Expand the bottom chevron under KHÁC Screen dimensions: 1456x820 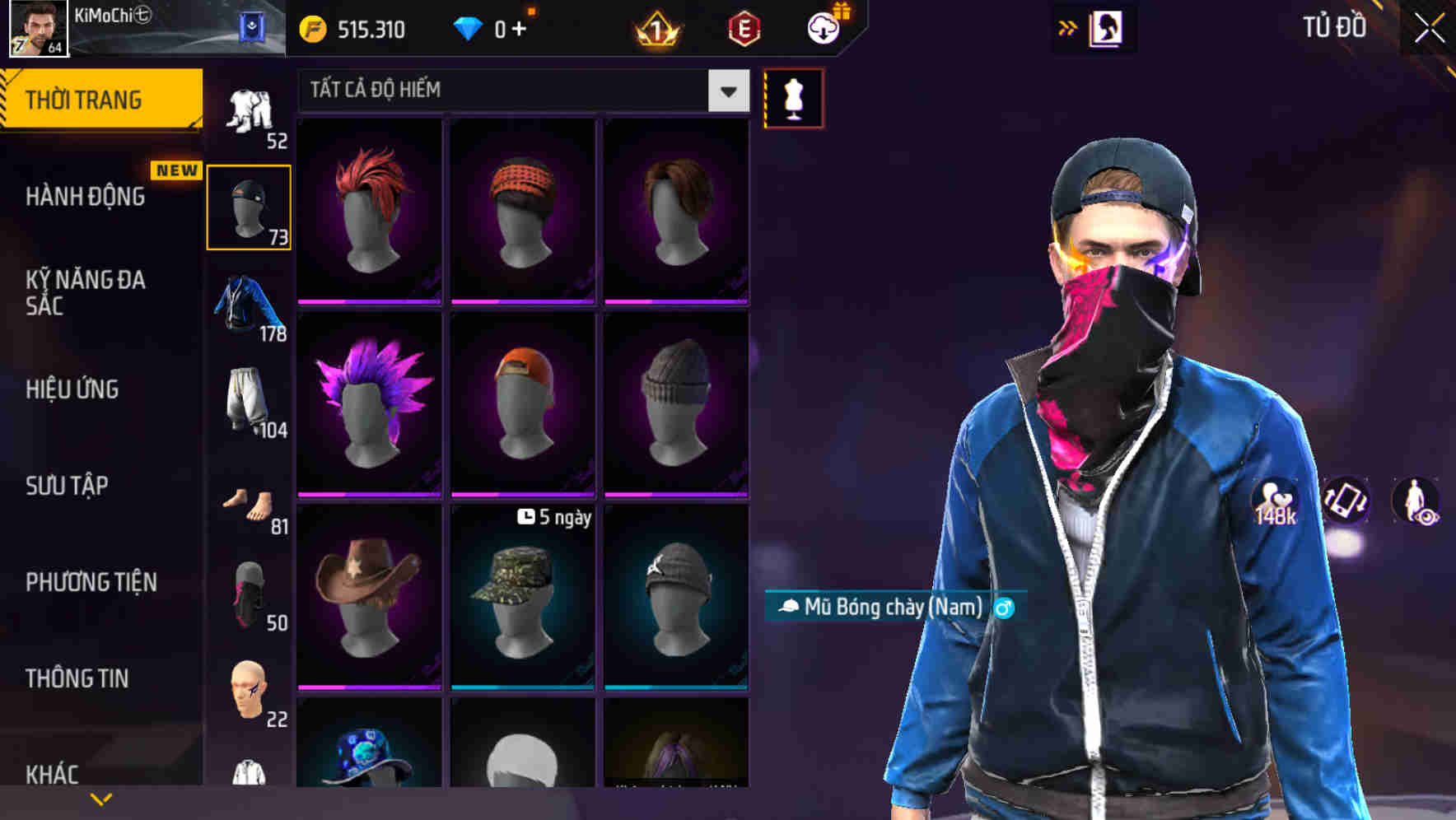point(101,797)
